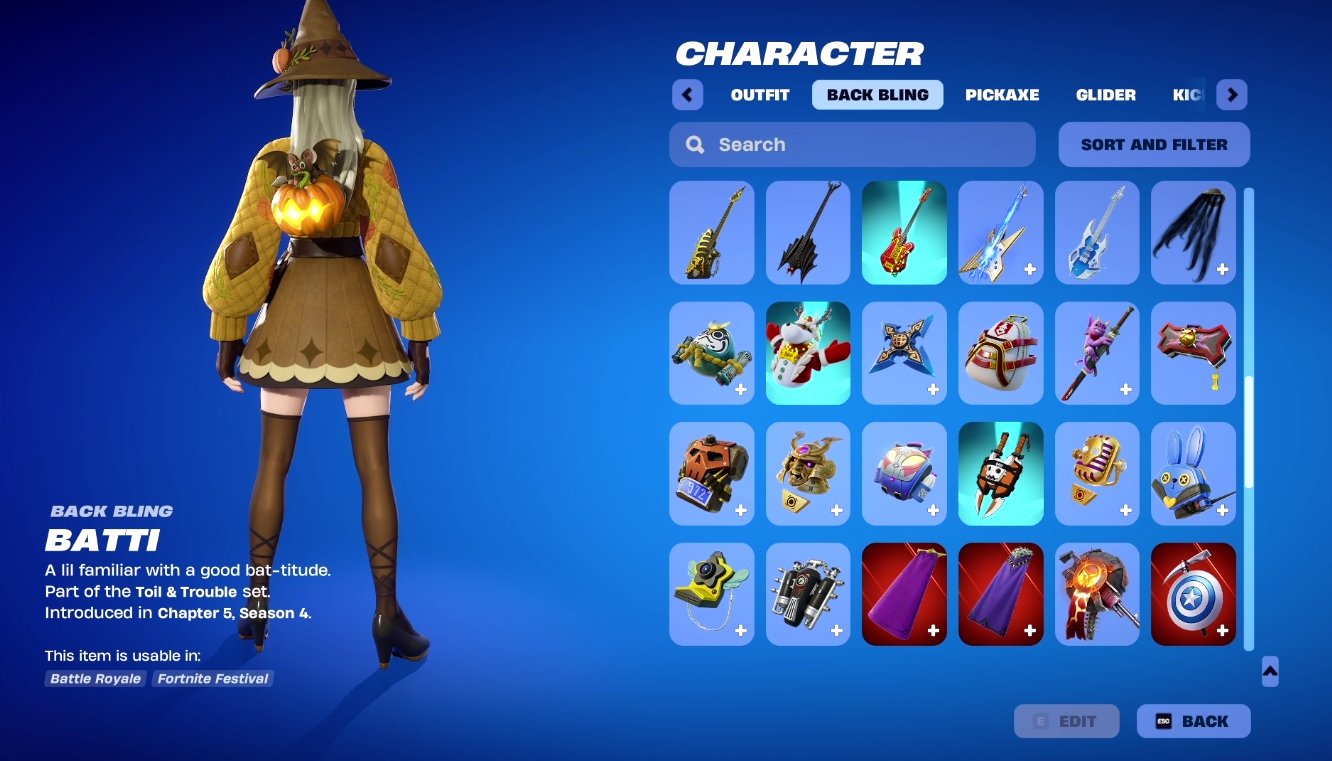Open Sort and Filter options

(x=1153, y=144)
